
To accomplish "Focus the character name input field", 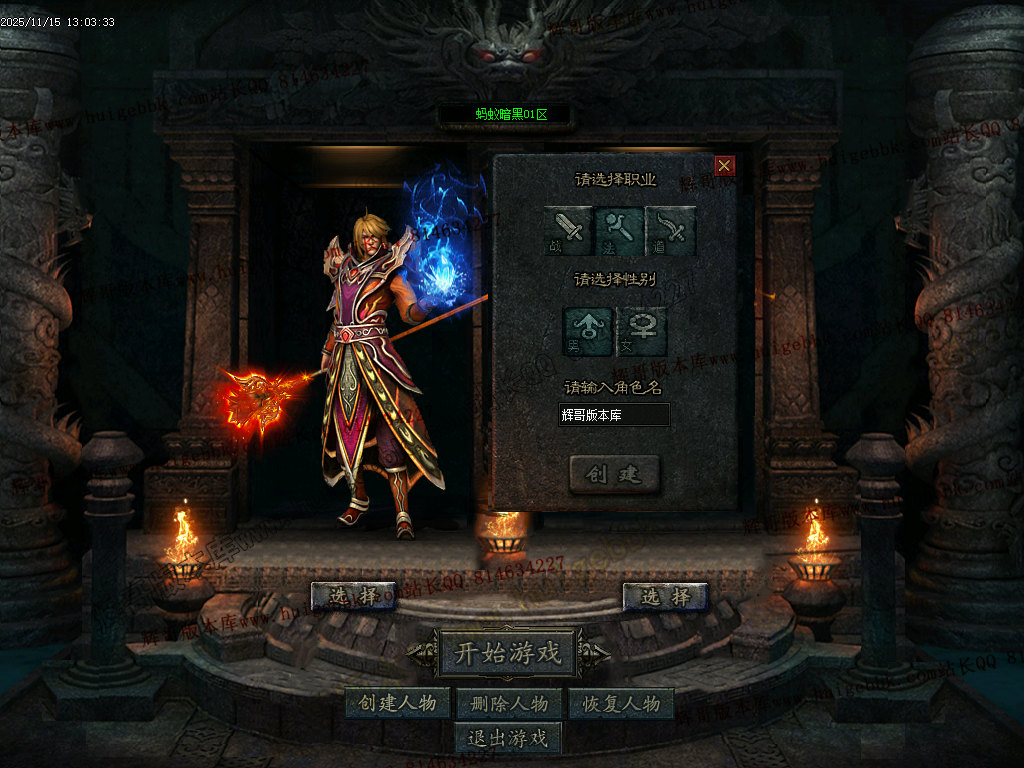I will [614, 414].
